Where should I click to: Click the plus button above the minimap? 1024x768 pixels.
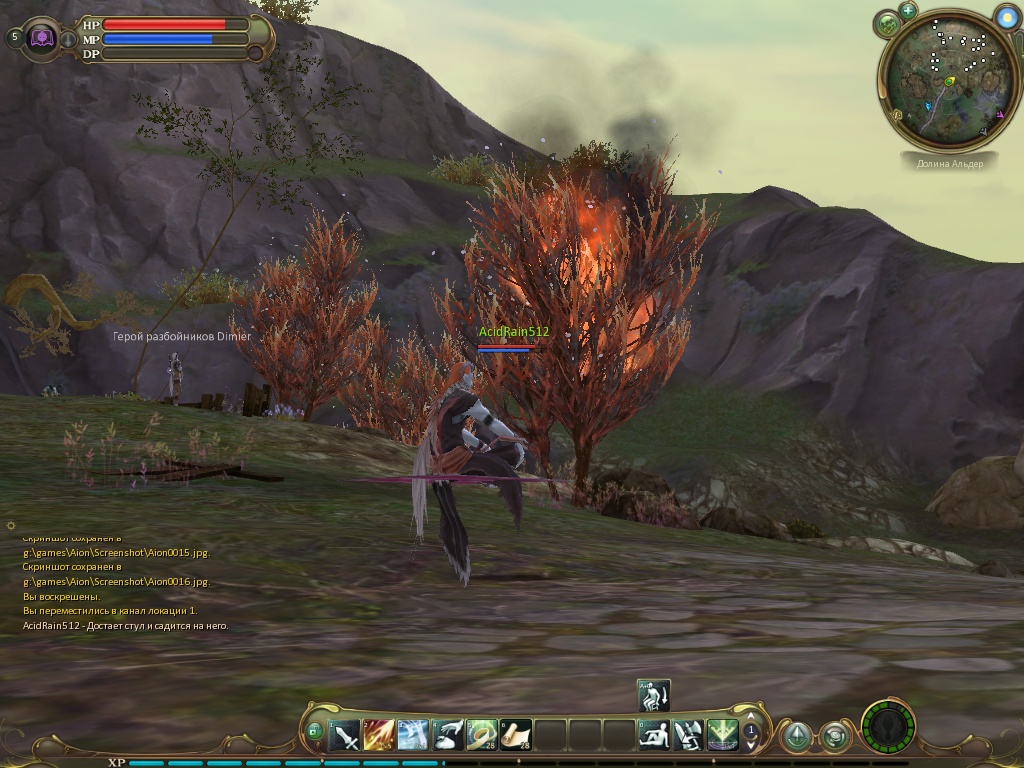tap(908, 11)
